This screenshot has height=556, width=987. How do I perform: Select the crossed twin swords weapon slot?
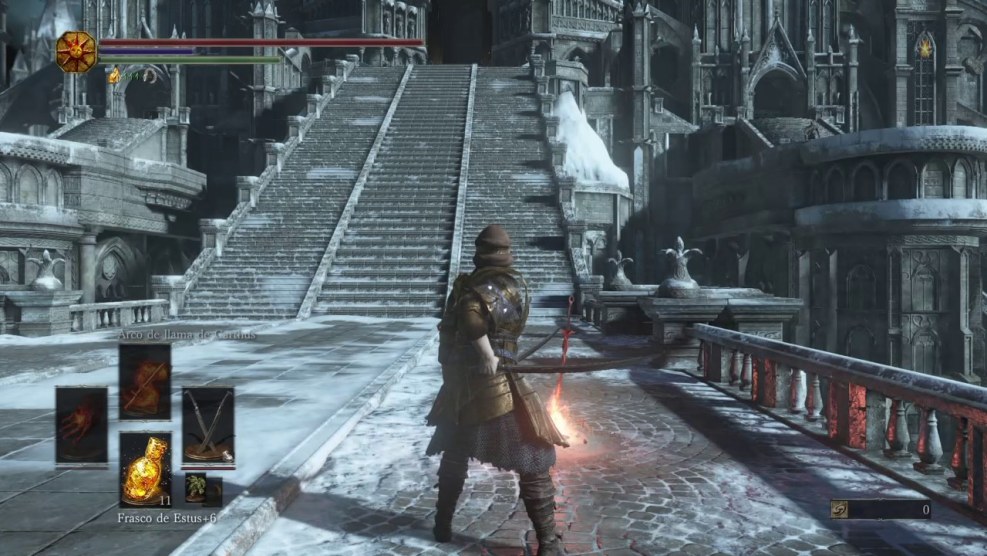tap(208, 425)
